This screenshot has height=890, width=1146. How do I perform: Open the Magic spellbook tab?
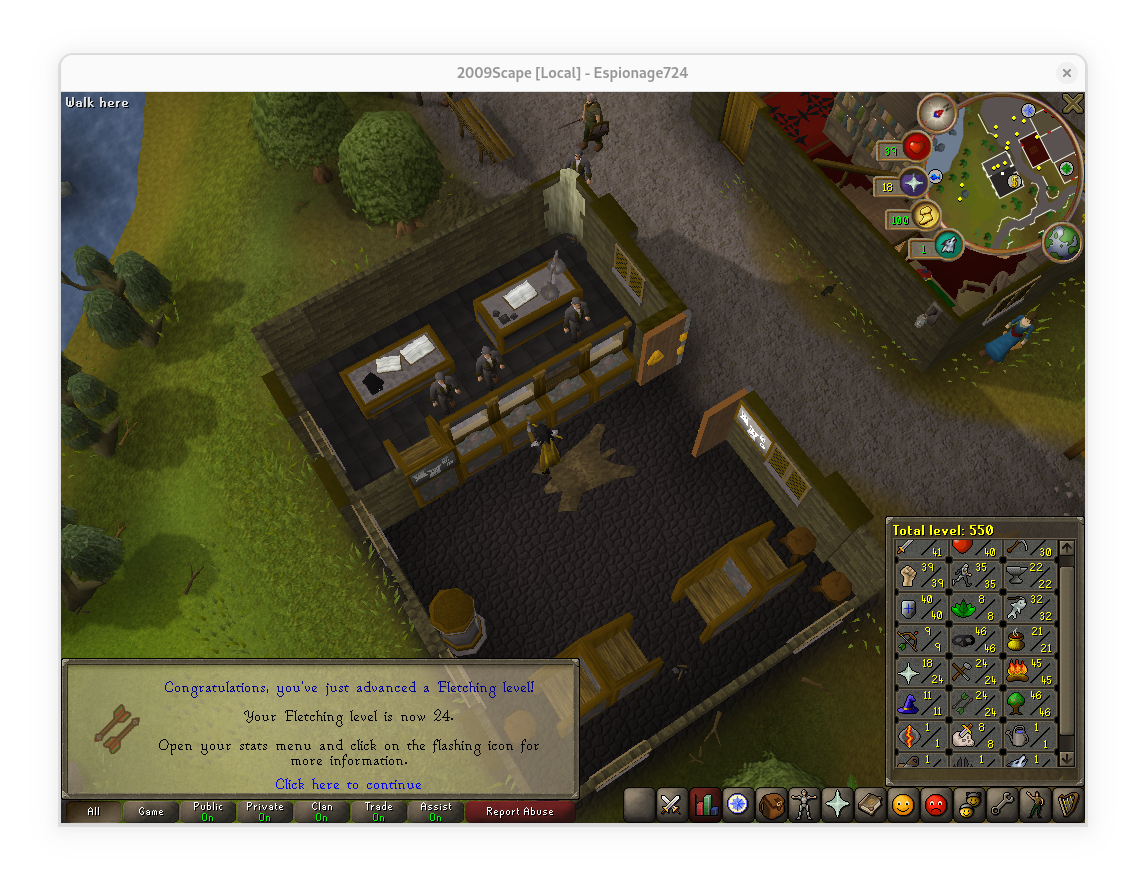point(870,804)
